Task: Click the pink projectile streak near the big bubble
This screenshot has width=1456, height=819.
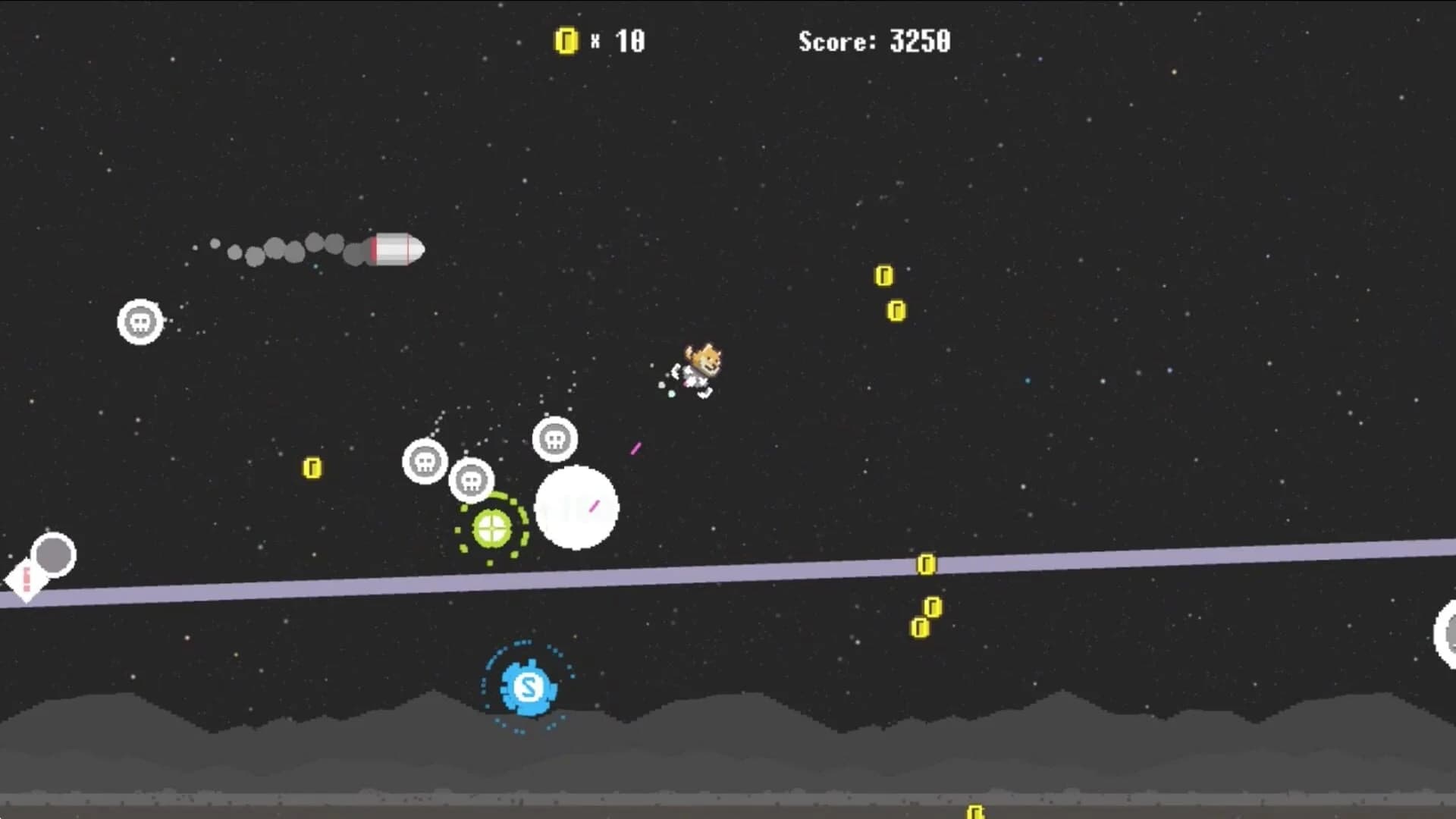Action: (x=635, y=447)
